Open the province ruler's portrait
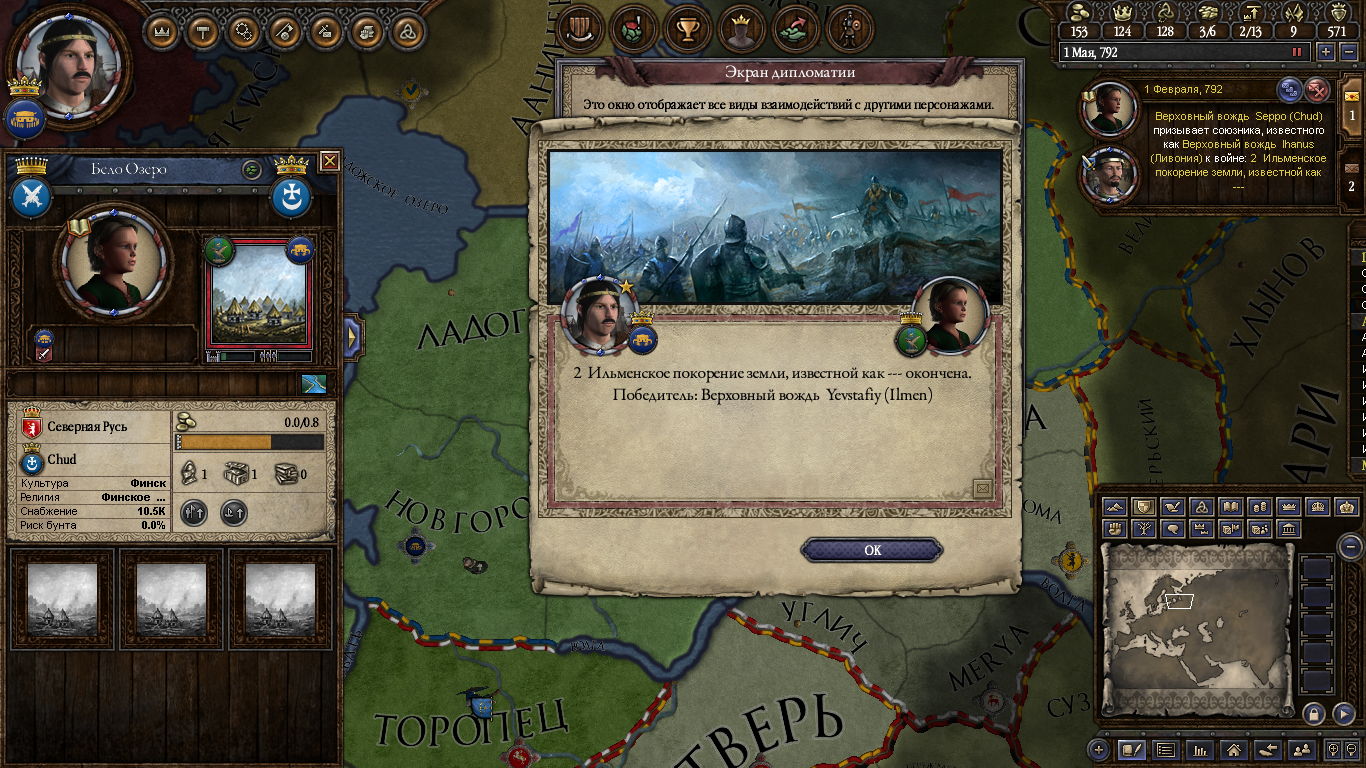This screenshot has height=768, width=1366. (112, 258)
